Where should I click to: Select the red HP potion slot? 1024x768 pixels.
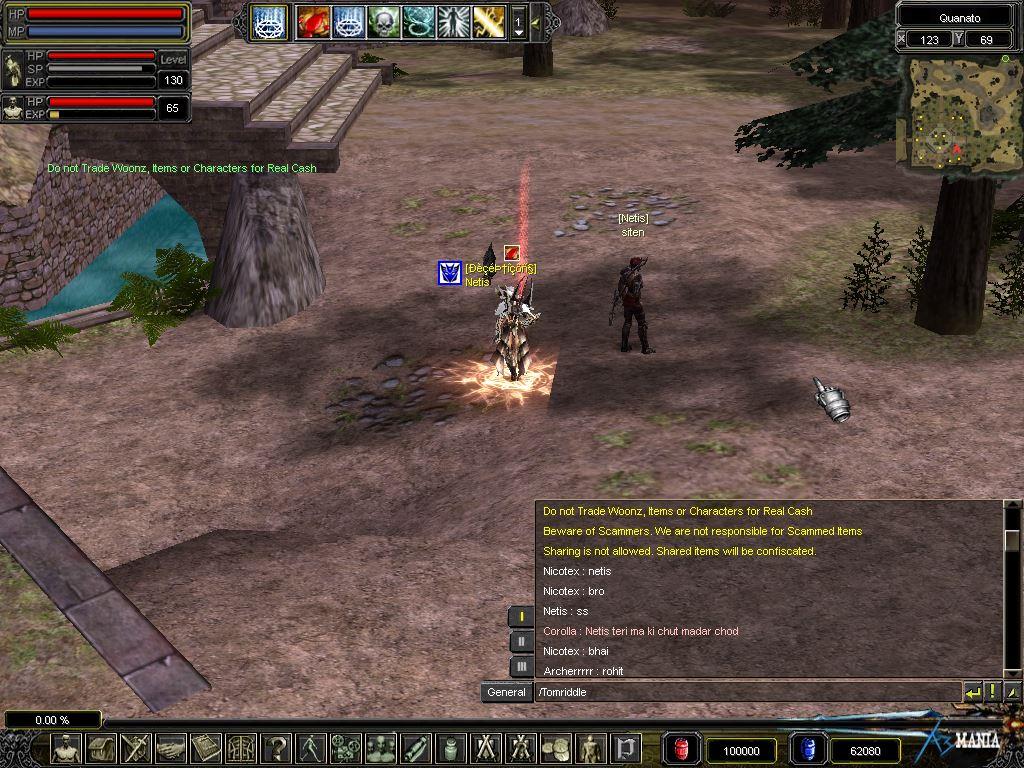click(x=681, y=749)
